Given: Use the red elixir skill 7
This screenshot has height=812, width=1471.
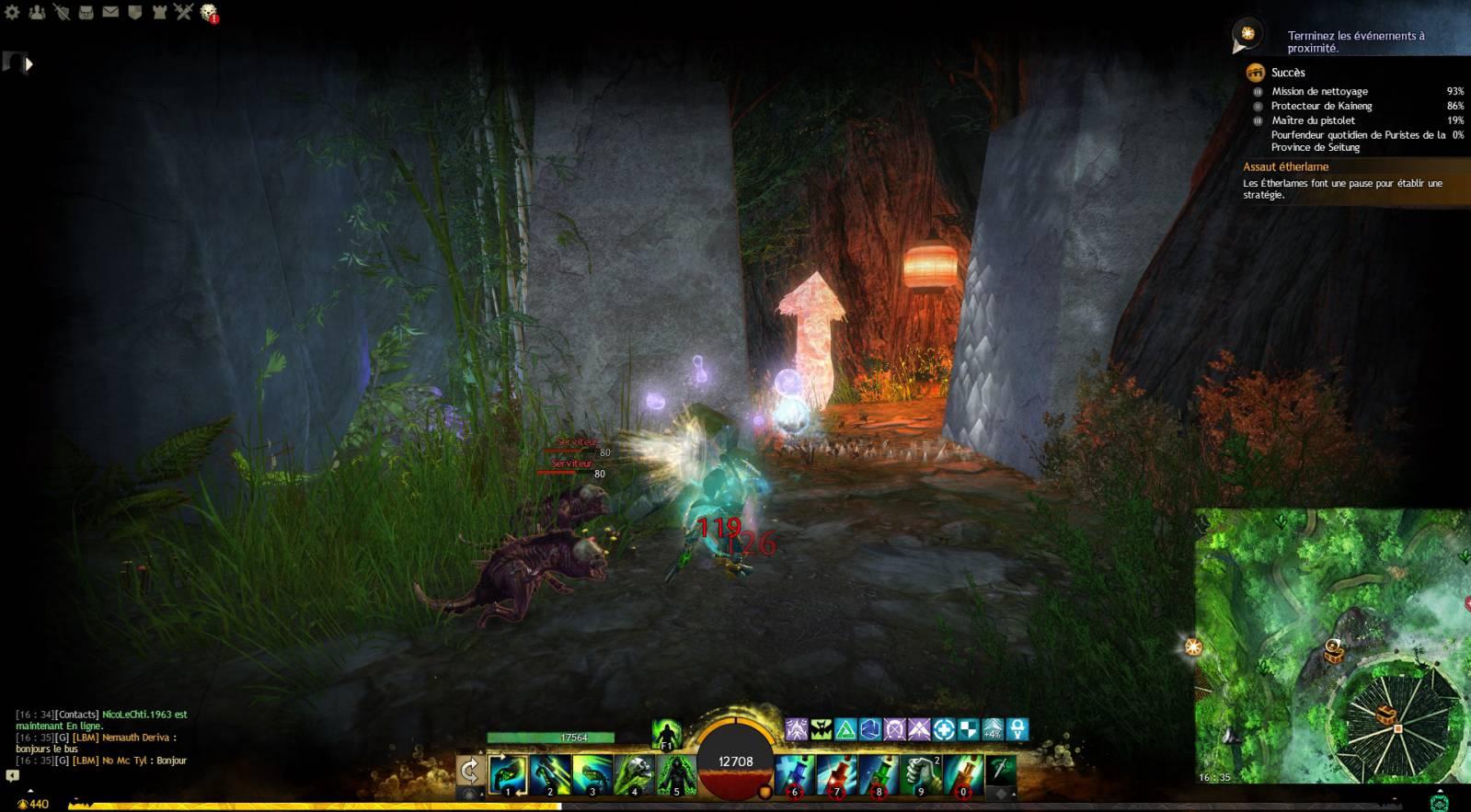Looking at the screenshot, I should (x=837, y=773).
